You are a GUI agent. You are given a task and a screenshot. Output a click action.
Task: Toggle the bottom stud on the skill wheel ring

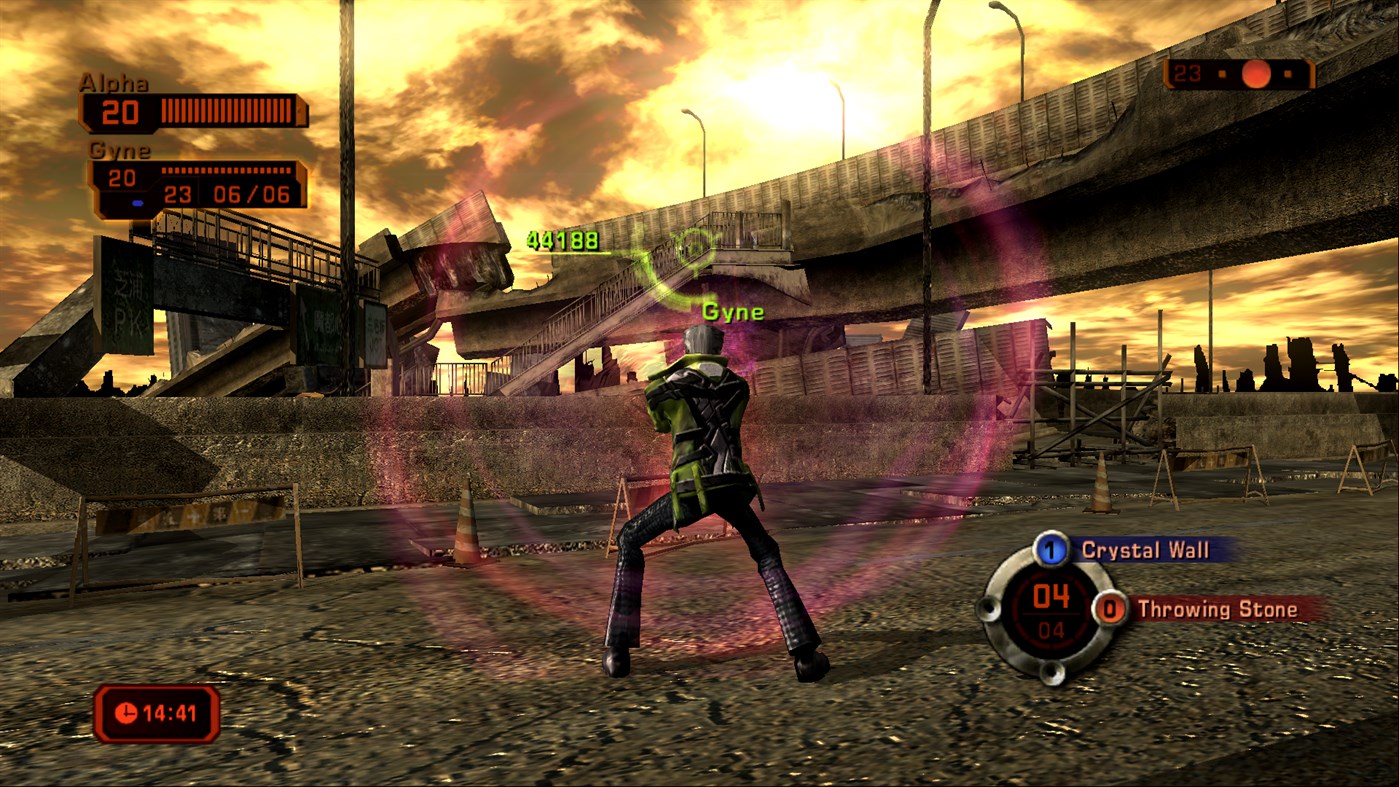[x=1051, y=673]
